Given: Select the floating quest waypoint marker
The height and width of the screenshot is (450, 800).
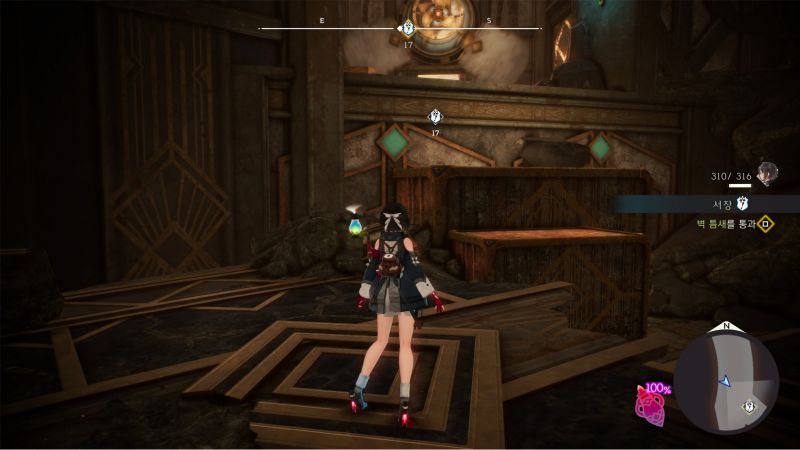Looking at the screenshot, I should coord(435,116).
